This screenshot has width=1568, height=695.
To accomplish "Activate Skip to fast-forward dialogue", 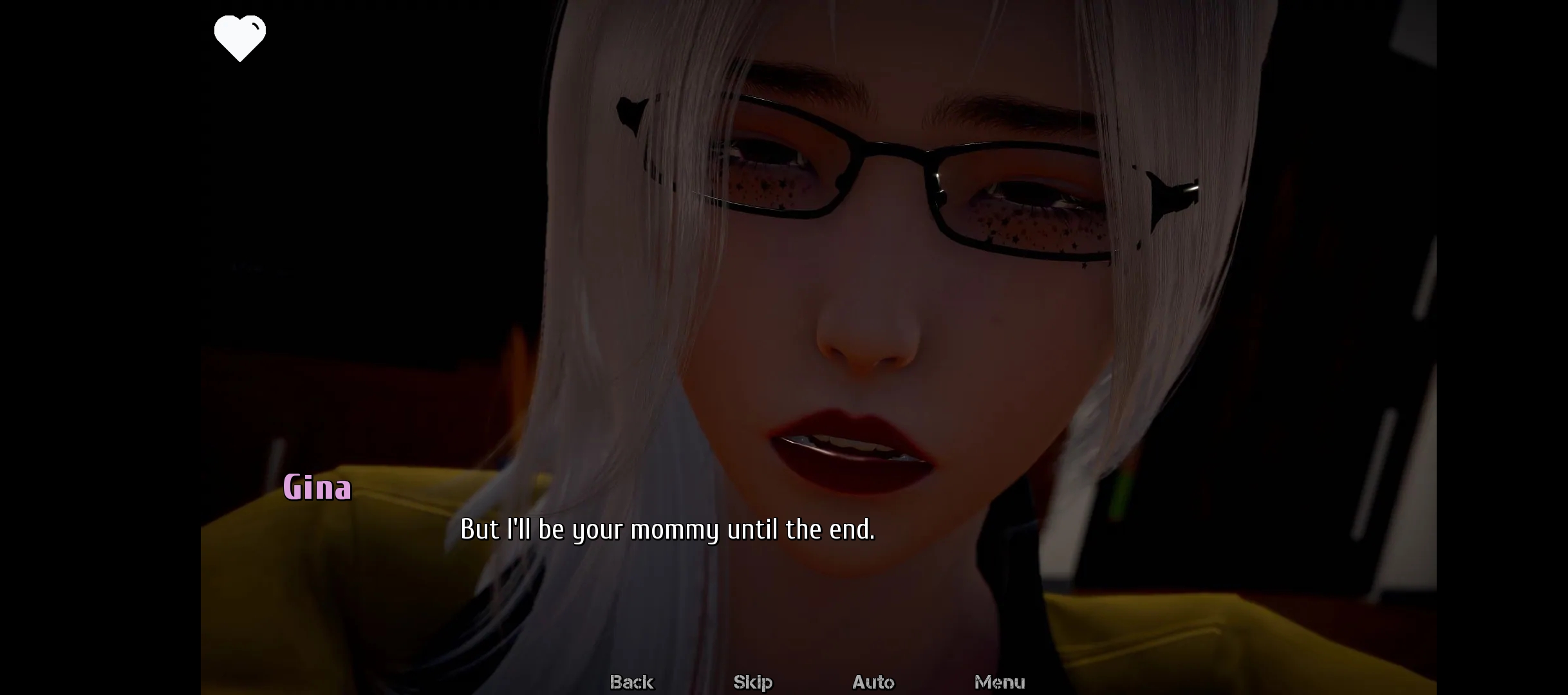I will tap(752, 681).
